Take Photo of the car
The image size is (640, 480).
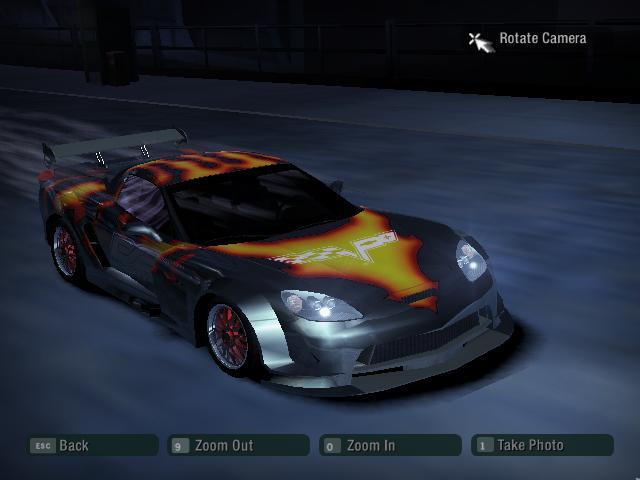point(542,446)
